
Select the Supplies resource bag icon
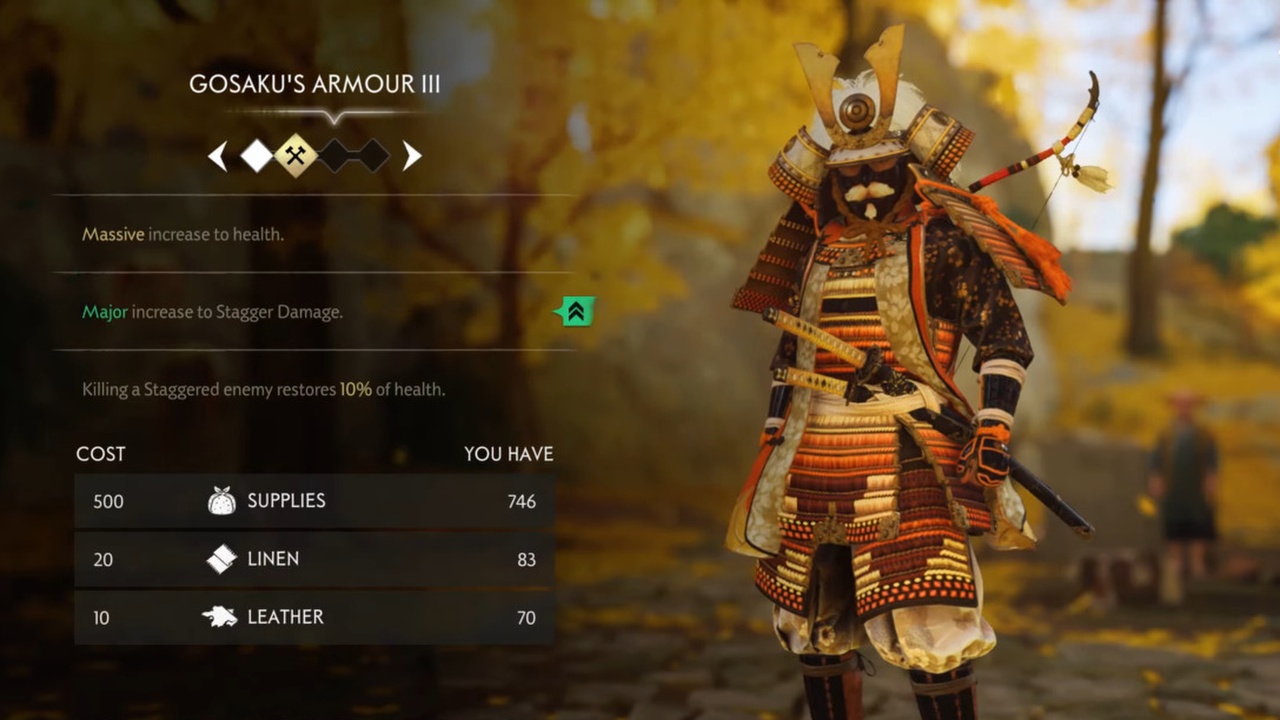pos(222,500)
